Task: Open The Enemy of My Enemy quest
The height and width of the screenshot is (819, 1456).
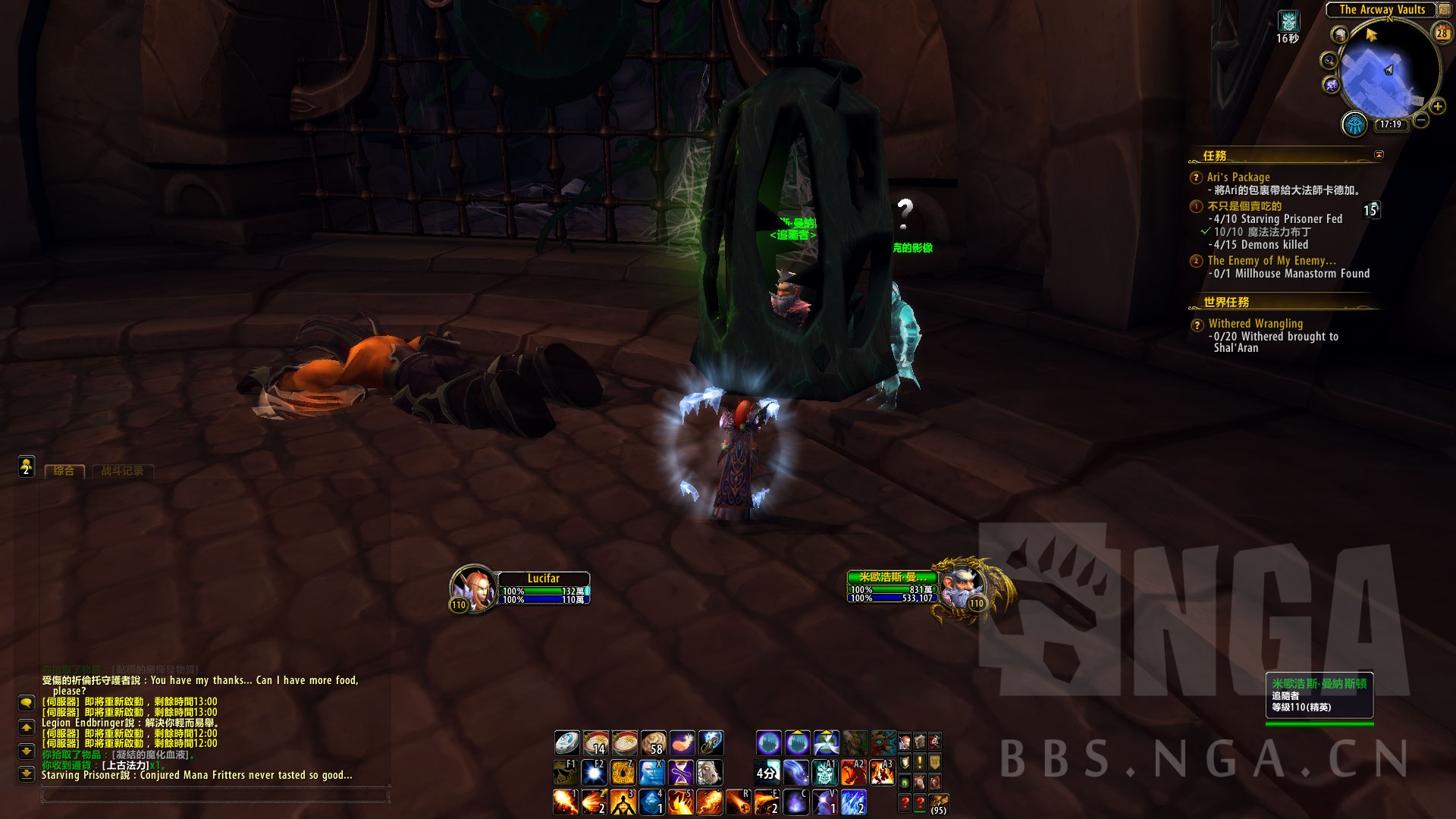Action: point(1271,261)
